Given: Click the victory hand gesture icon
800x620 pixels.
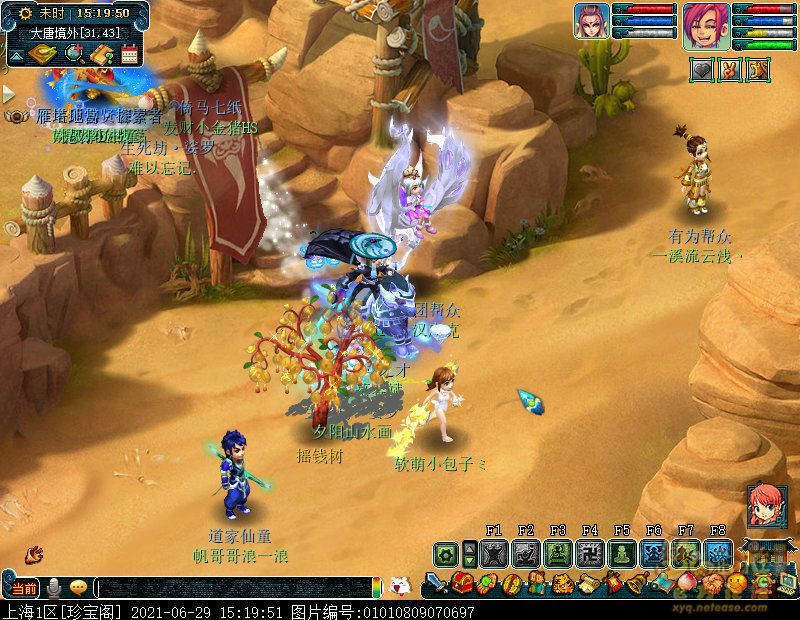Looking at the screenshot, I should coord(731,70).
